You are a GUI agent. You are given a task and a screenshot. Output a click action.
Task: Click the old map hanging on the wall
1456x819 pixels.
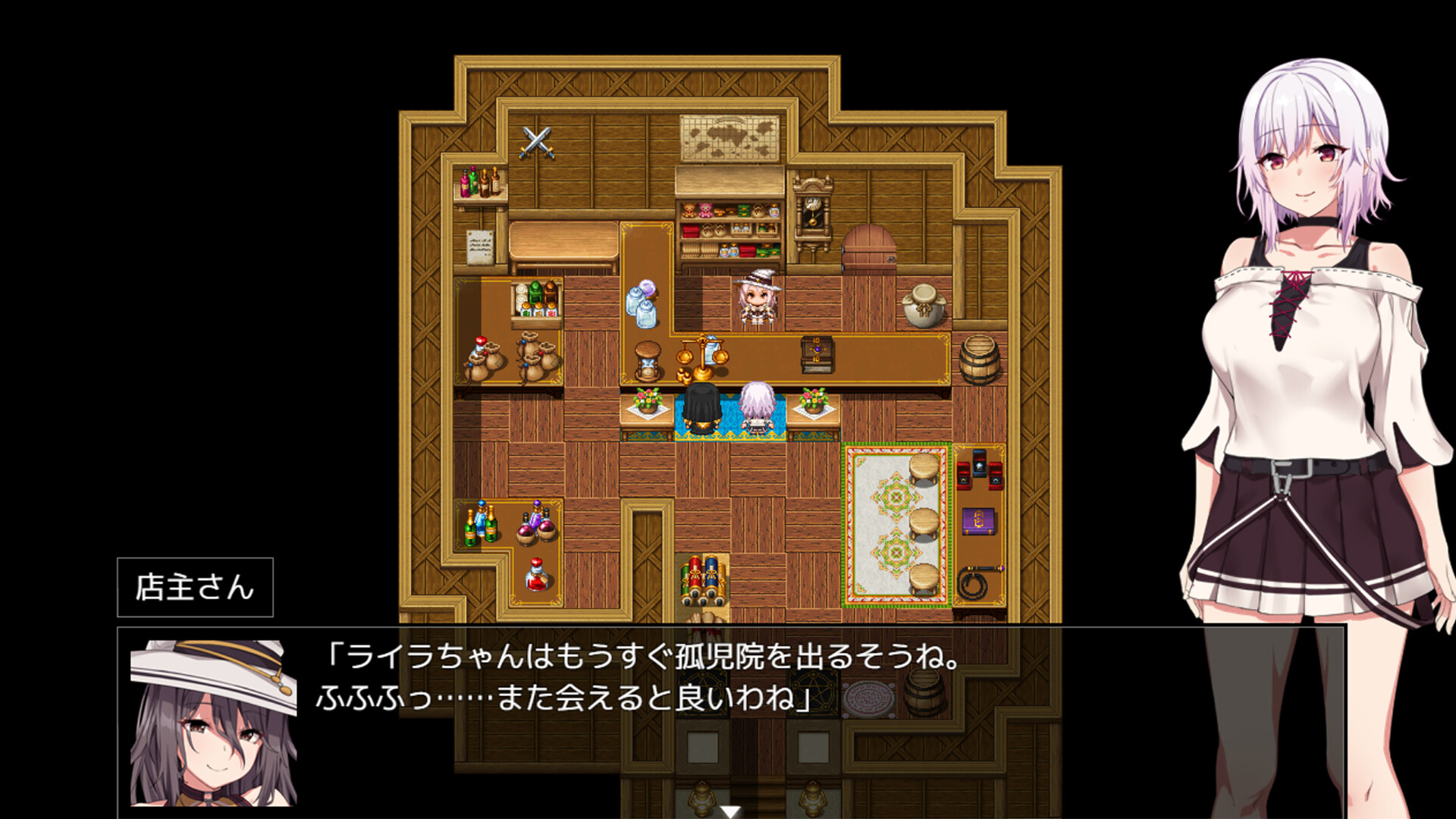(x=730, y=136)
